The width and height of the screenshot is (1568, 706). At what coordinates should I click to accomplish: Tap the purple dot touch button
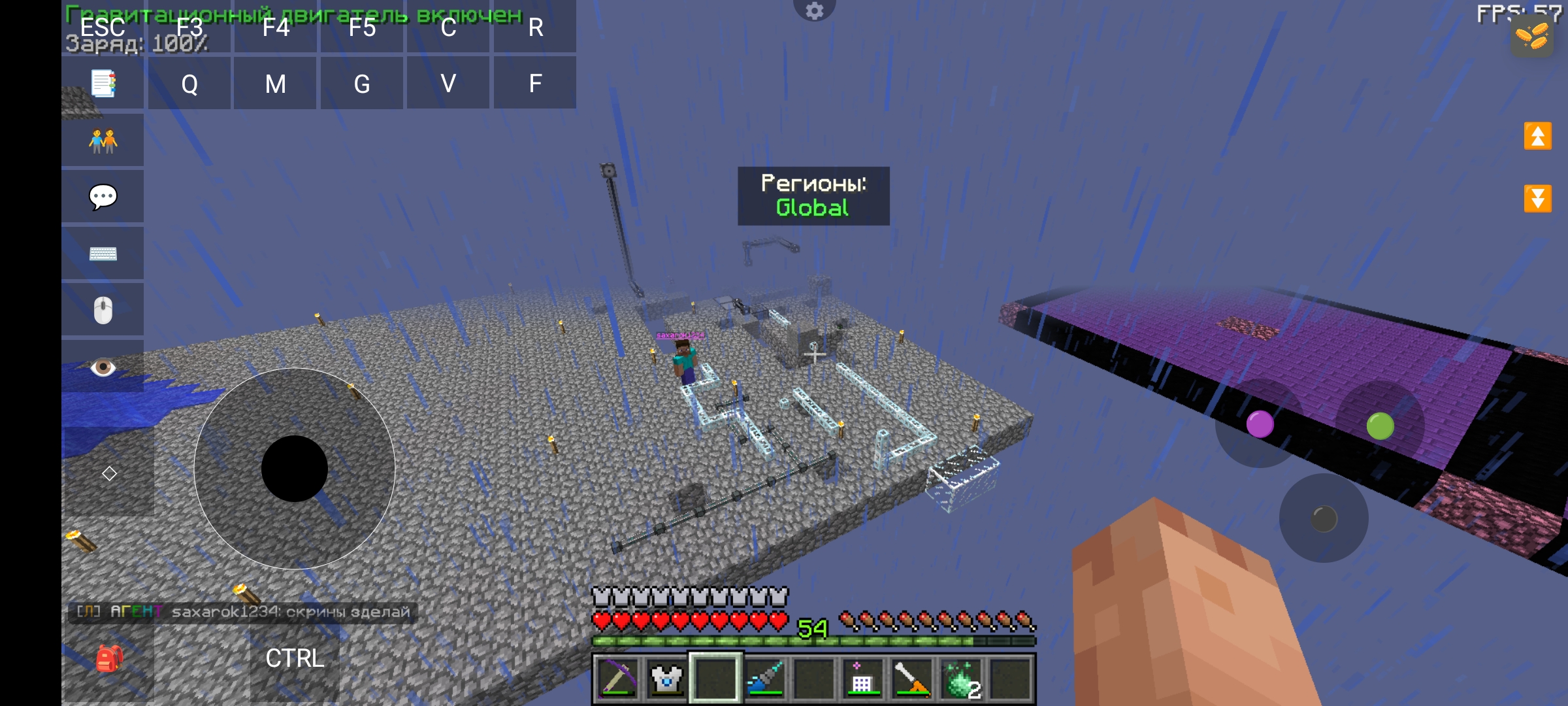click(x=1260, y=424)
